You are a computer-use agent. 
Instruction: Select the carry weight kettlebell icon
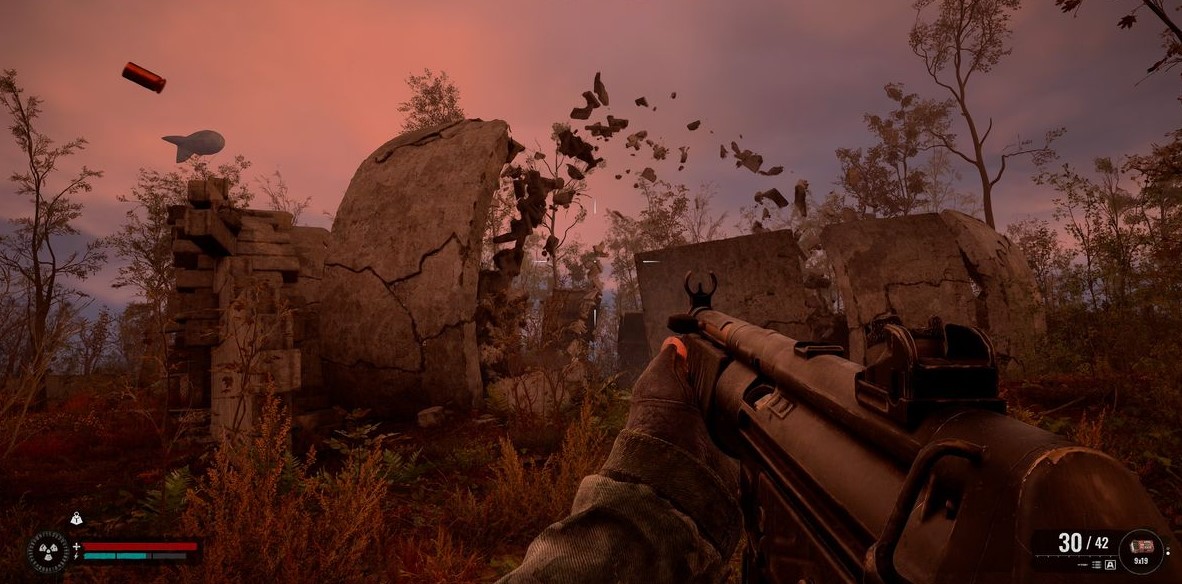click(x=76, y=518)
